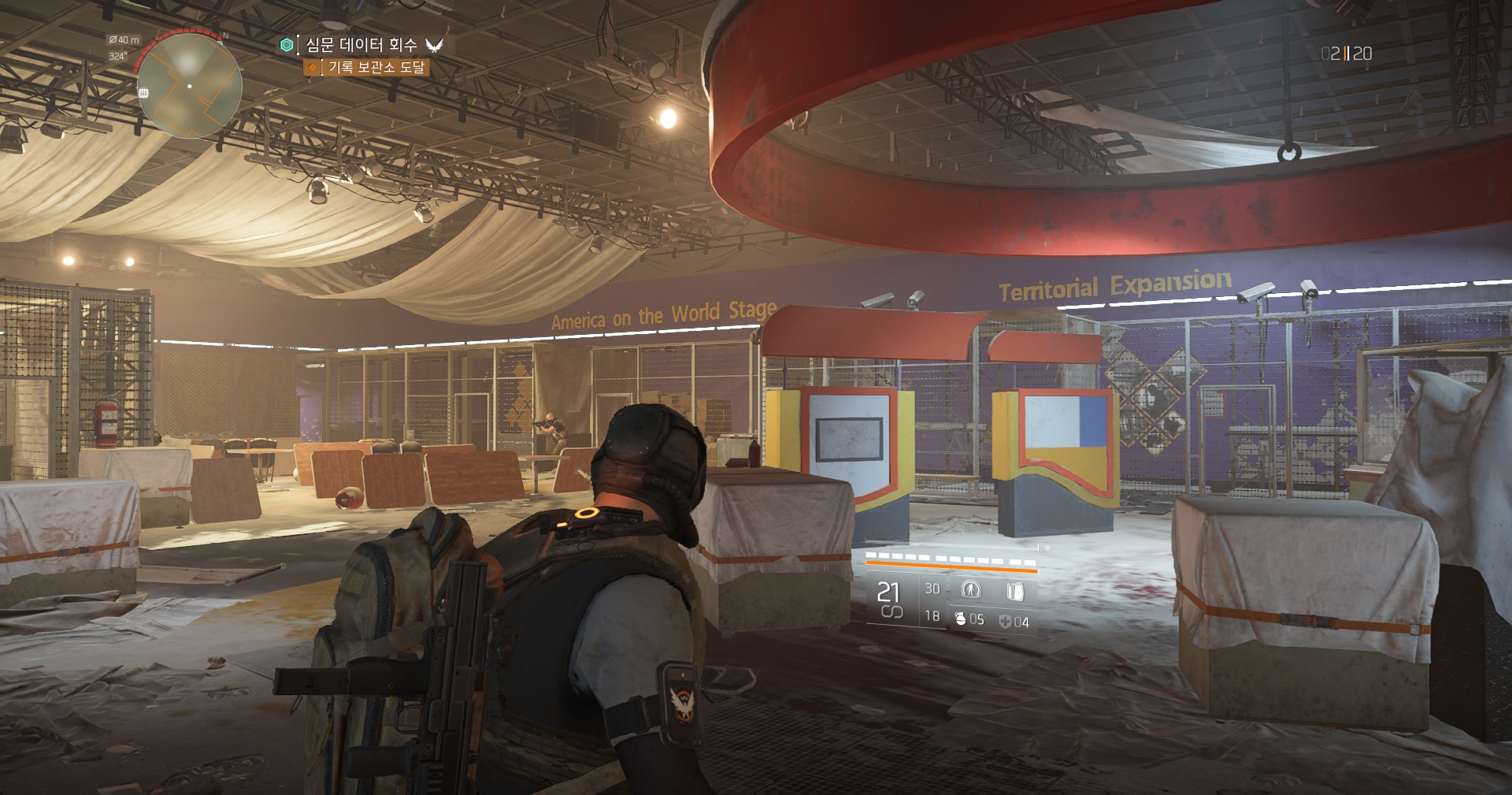Viewport: 1512px width, 795px height.
Task: Activate the ballistic shield skill icon
Action: click(1015, 591)
